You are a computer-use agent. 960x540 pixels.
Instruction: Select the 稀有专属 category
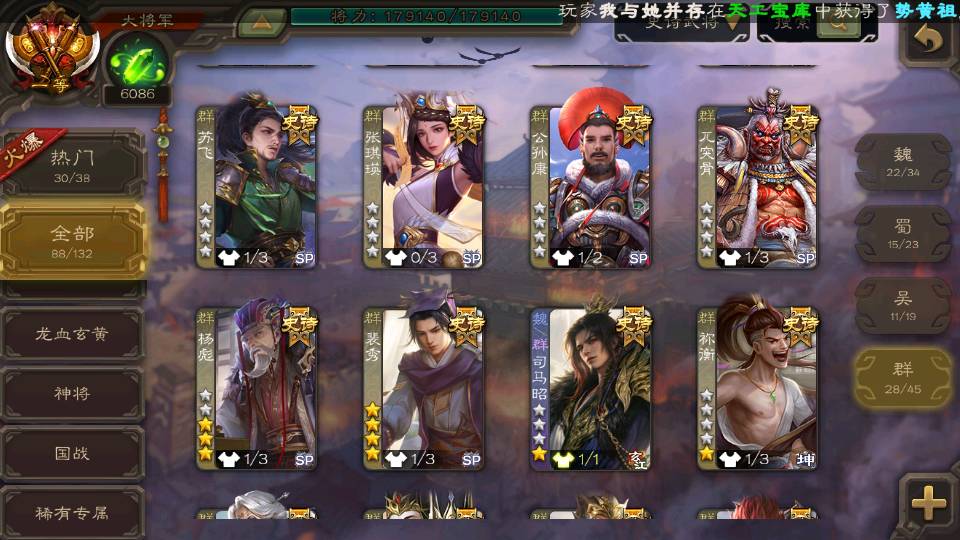(x=72, y=513)
